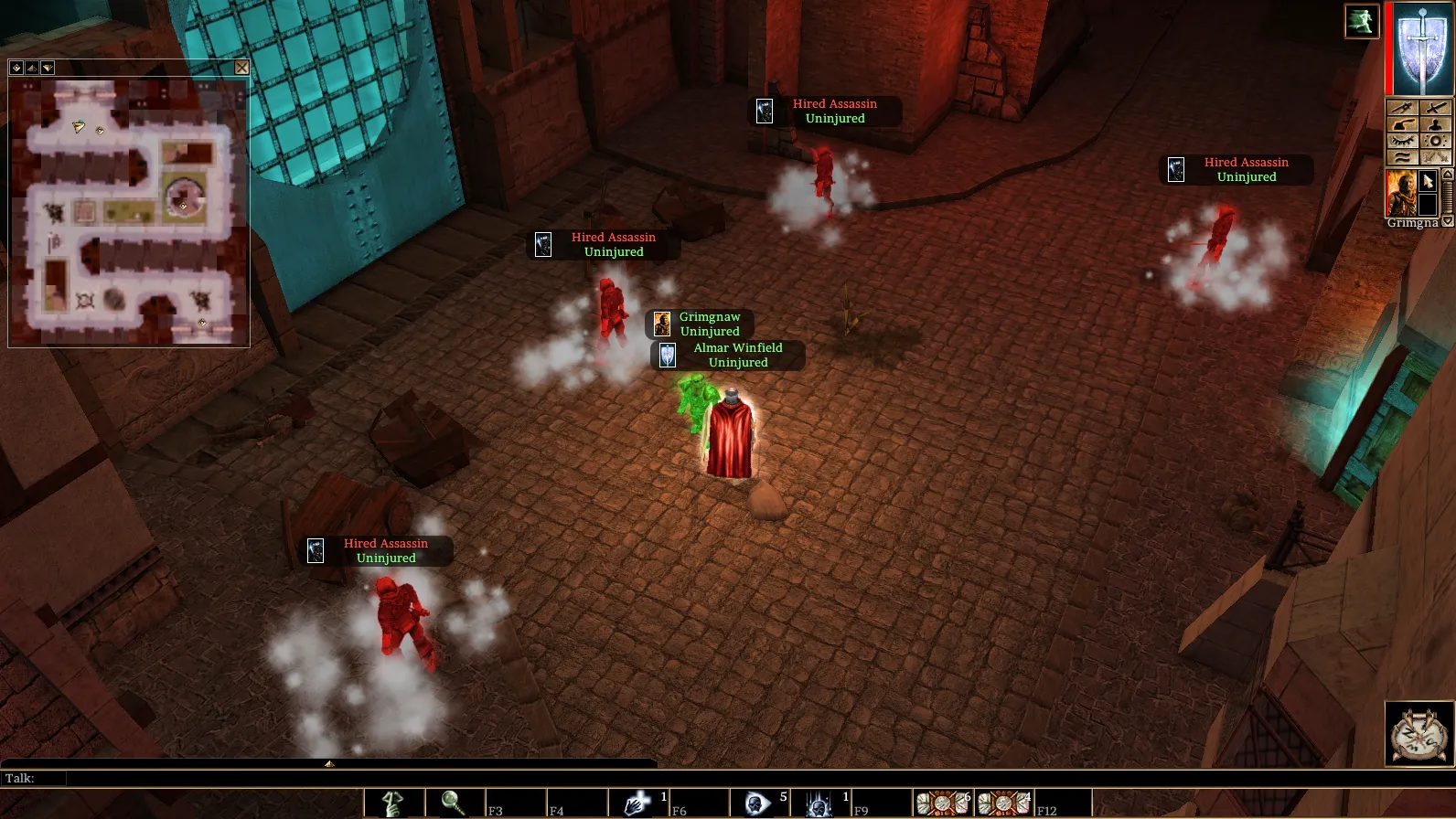1456x819 pixels.
Task: Click the party list scroll-down arrow
Action: (1447, 221)
